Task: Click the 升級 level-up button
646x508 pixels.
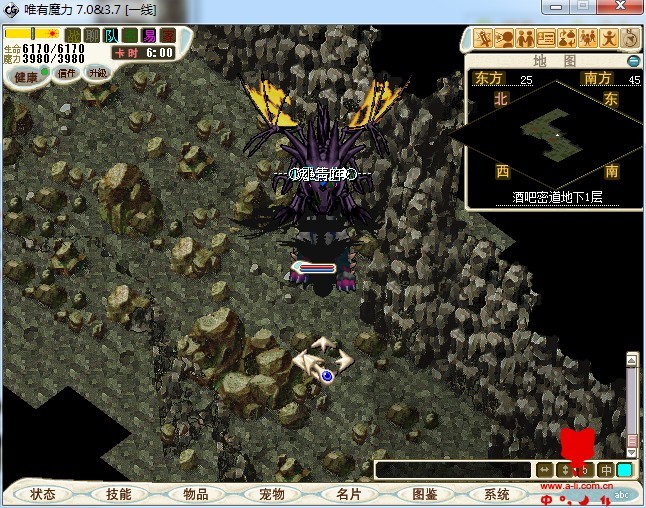Action: tap(97, 73)
